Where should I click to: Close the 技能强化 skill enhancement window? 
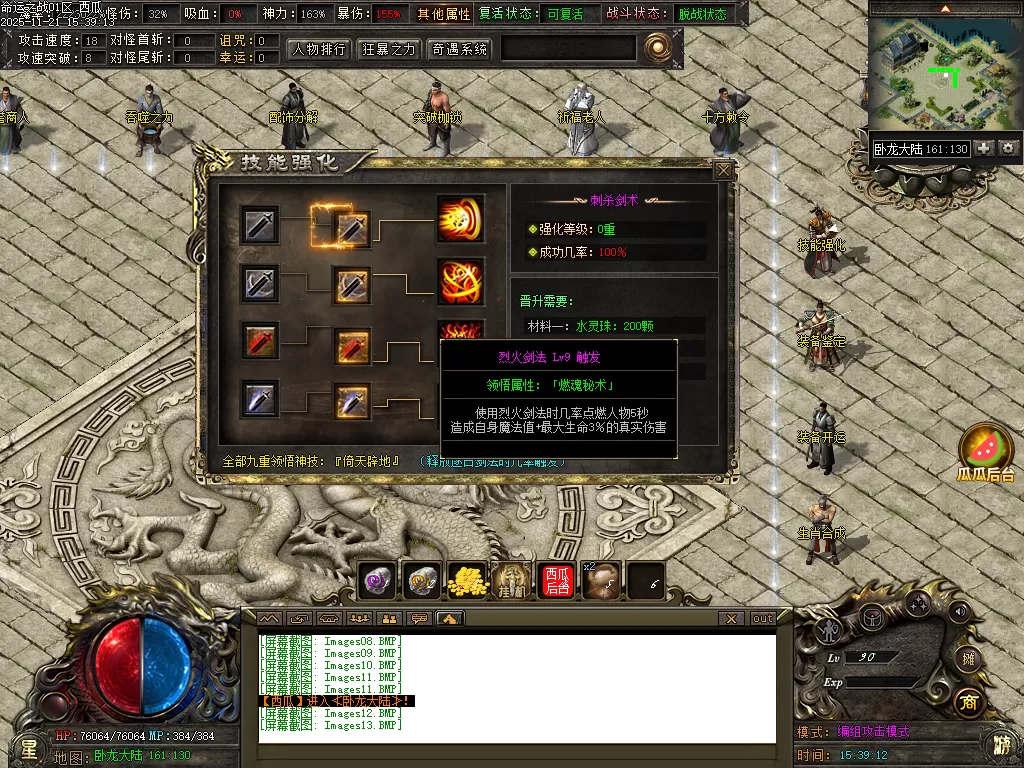click(723, 171)
